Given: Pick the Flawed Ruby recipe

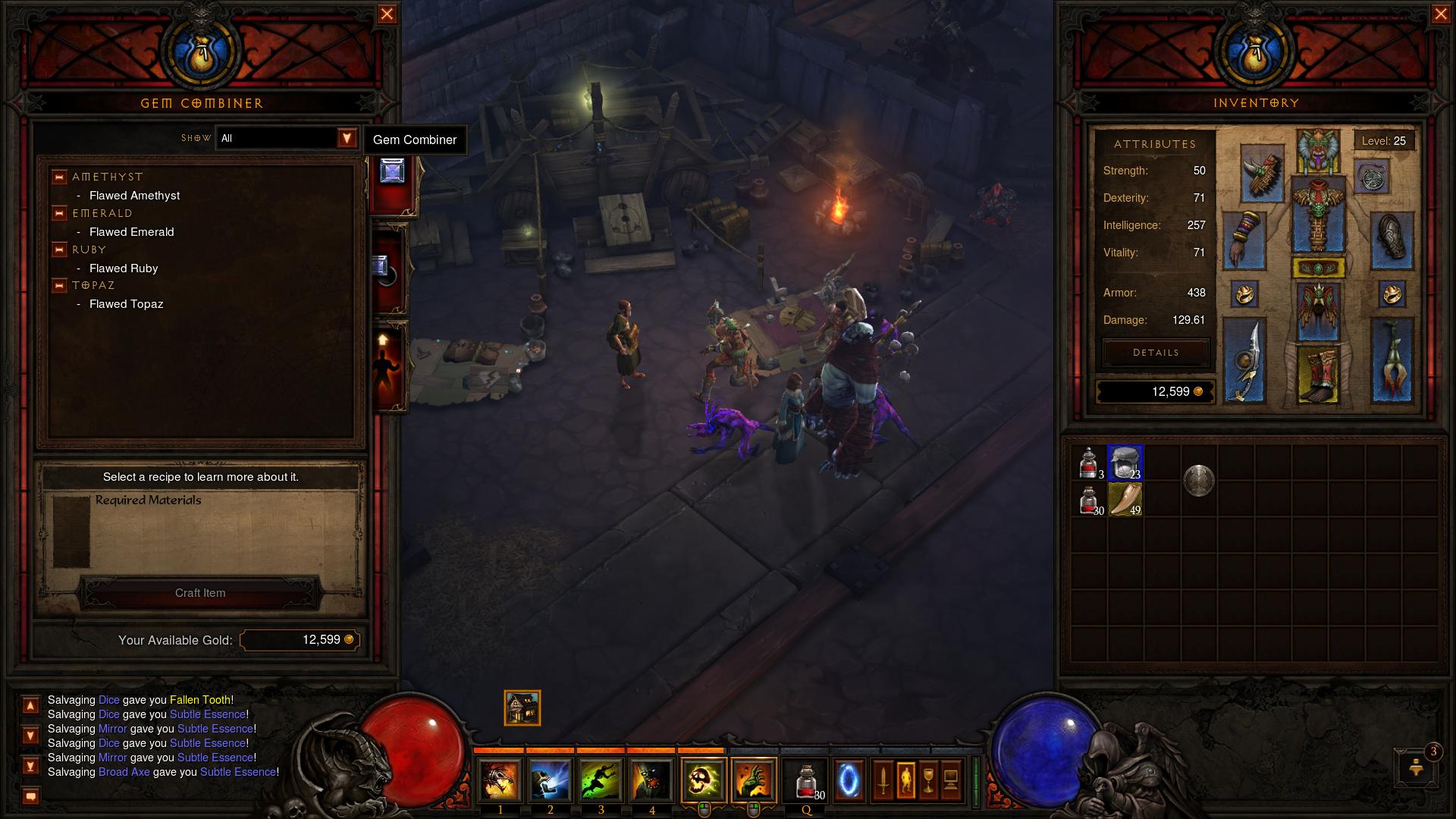Looking at the screenshot, I should 124,268.
